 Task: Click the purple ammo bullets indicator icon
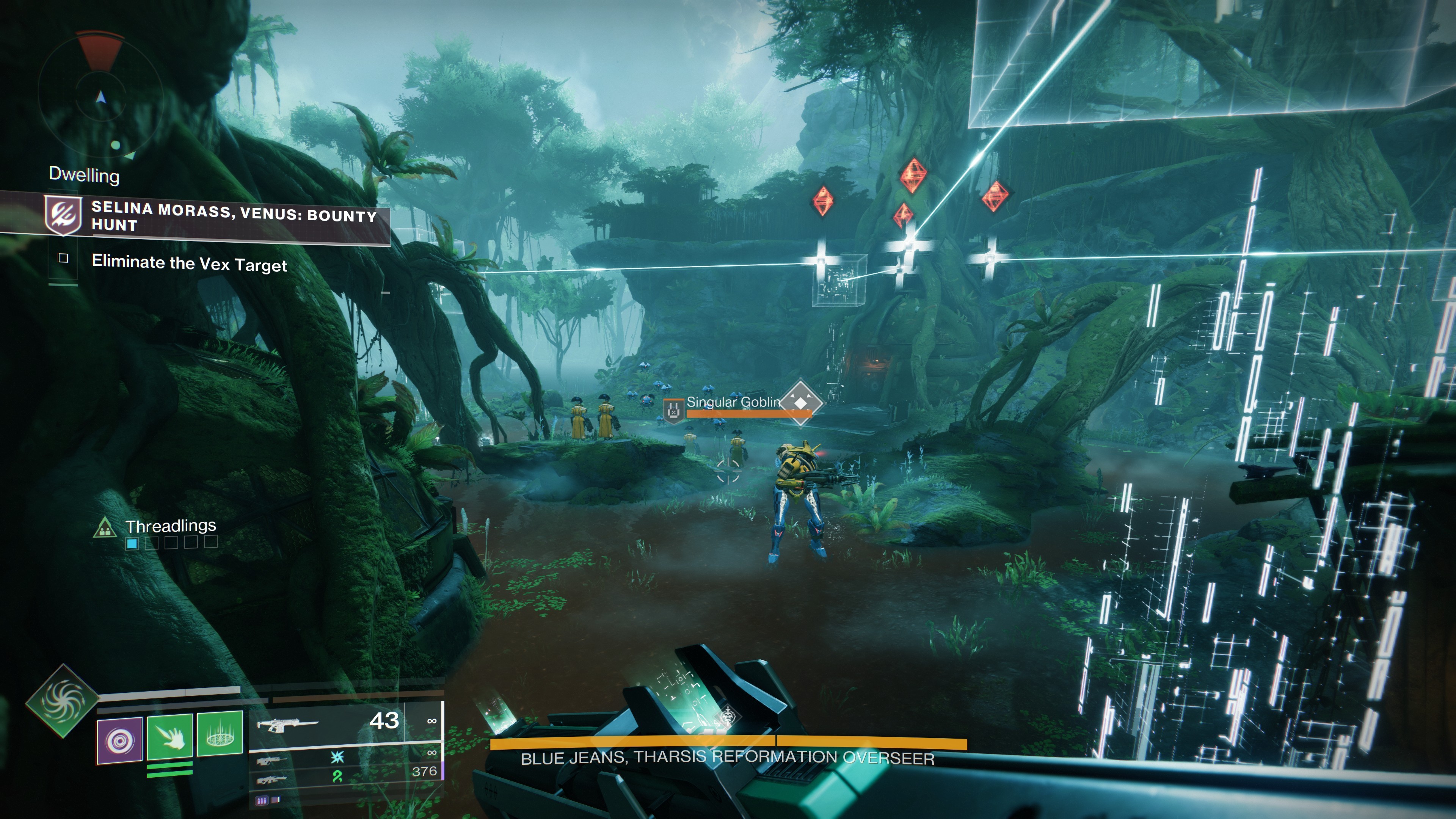(262, 800)
